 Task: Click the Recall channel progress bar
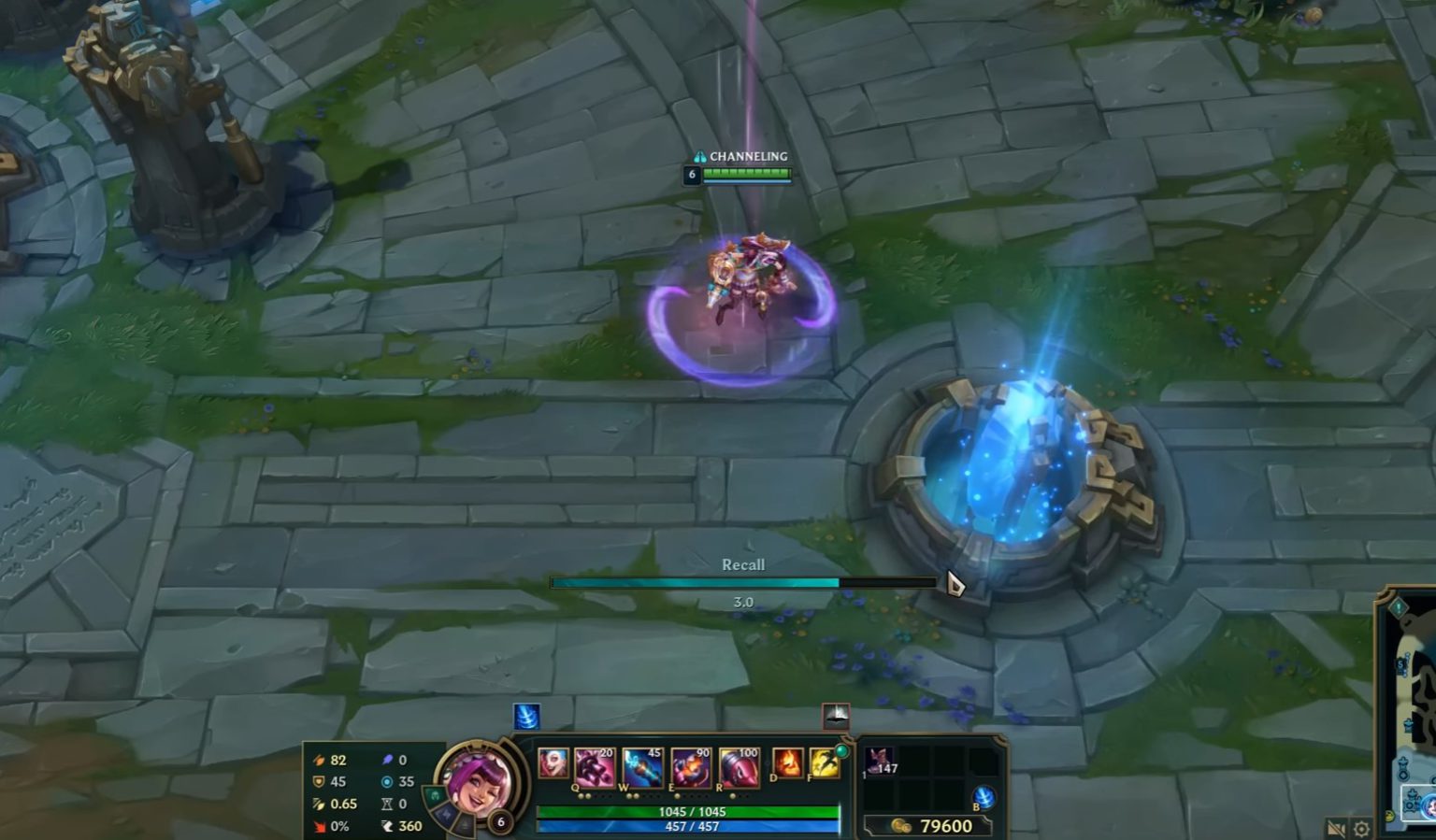743,581
